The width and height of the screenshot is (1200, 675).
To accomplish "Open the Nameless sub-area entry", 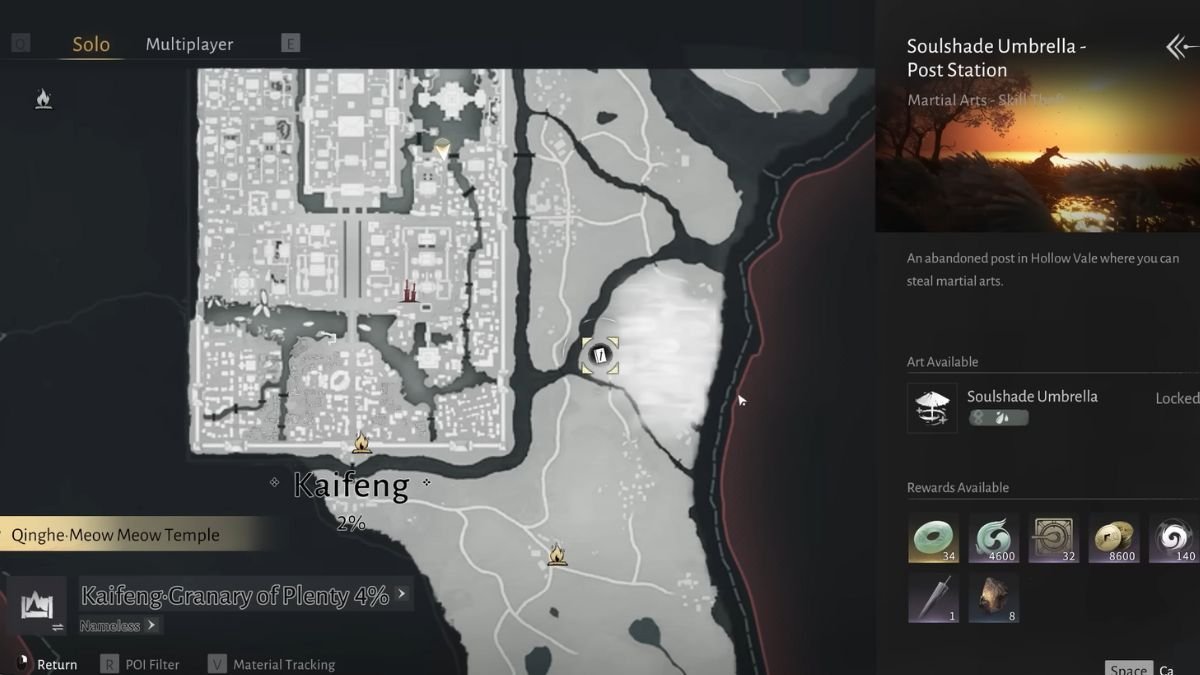I will (118, 625).
